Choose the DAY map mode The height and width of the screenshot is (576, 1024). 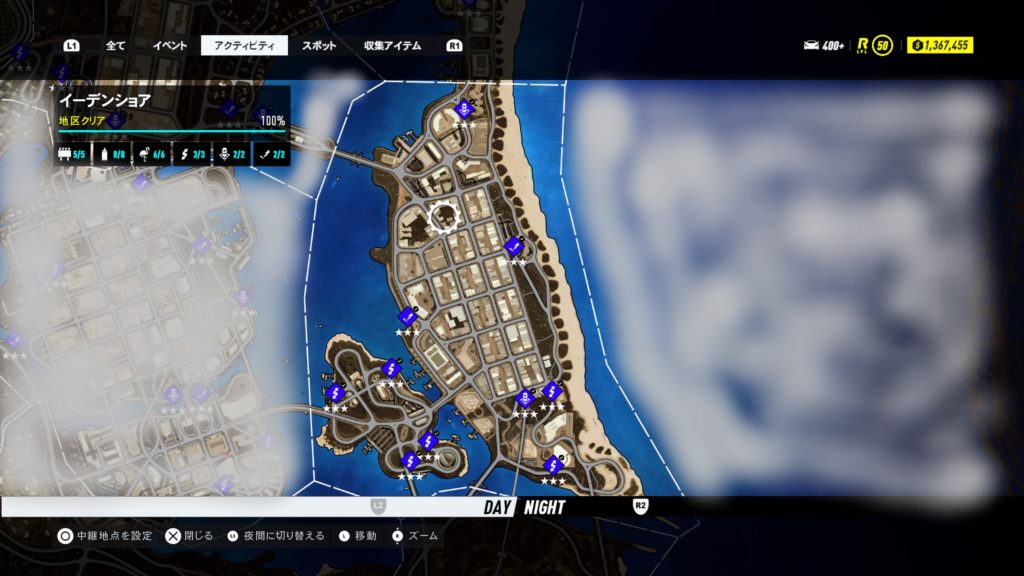[497, 507]
